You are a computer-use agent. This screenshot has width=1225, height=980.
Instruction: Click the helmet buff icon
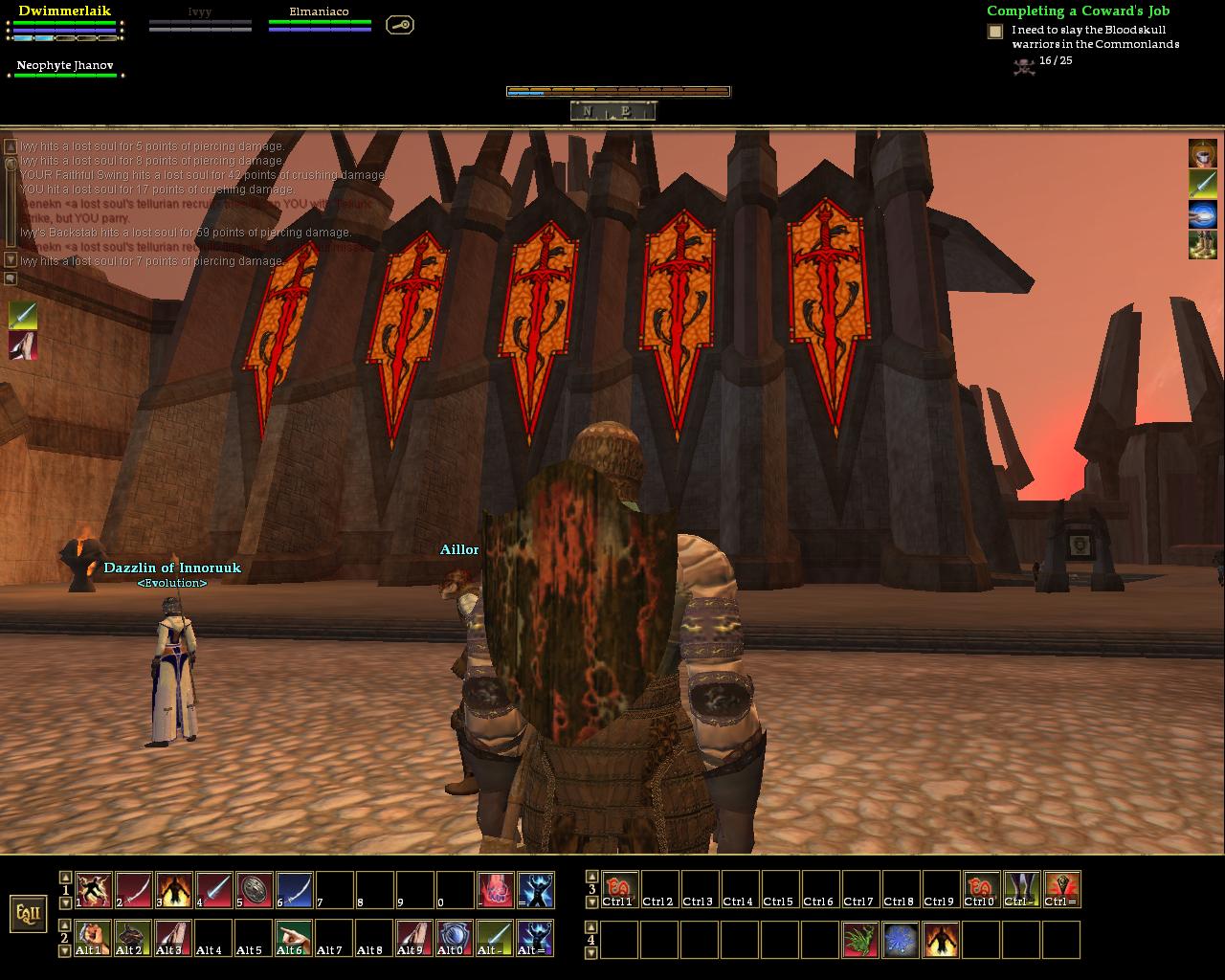pyautogui.click(x=1203, y=153)
